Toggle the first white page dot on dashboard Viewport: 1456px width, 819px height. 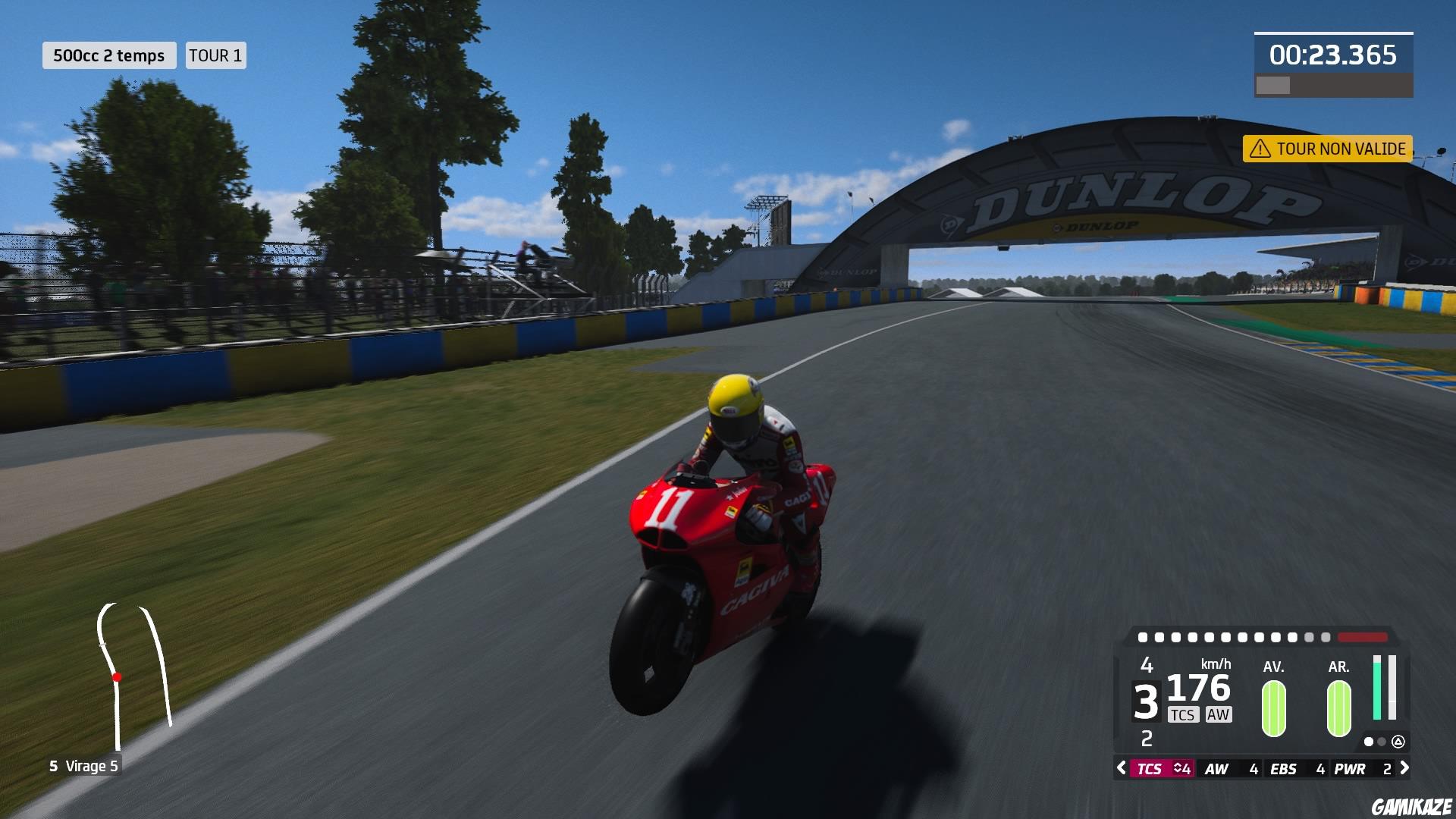click(1369, 742)
